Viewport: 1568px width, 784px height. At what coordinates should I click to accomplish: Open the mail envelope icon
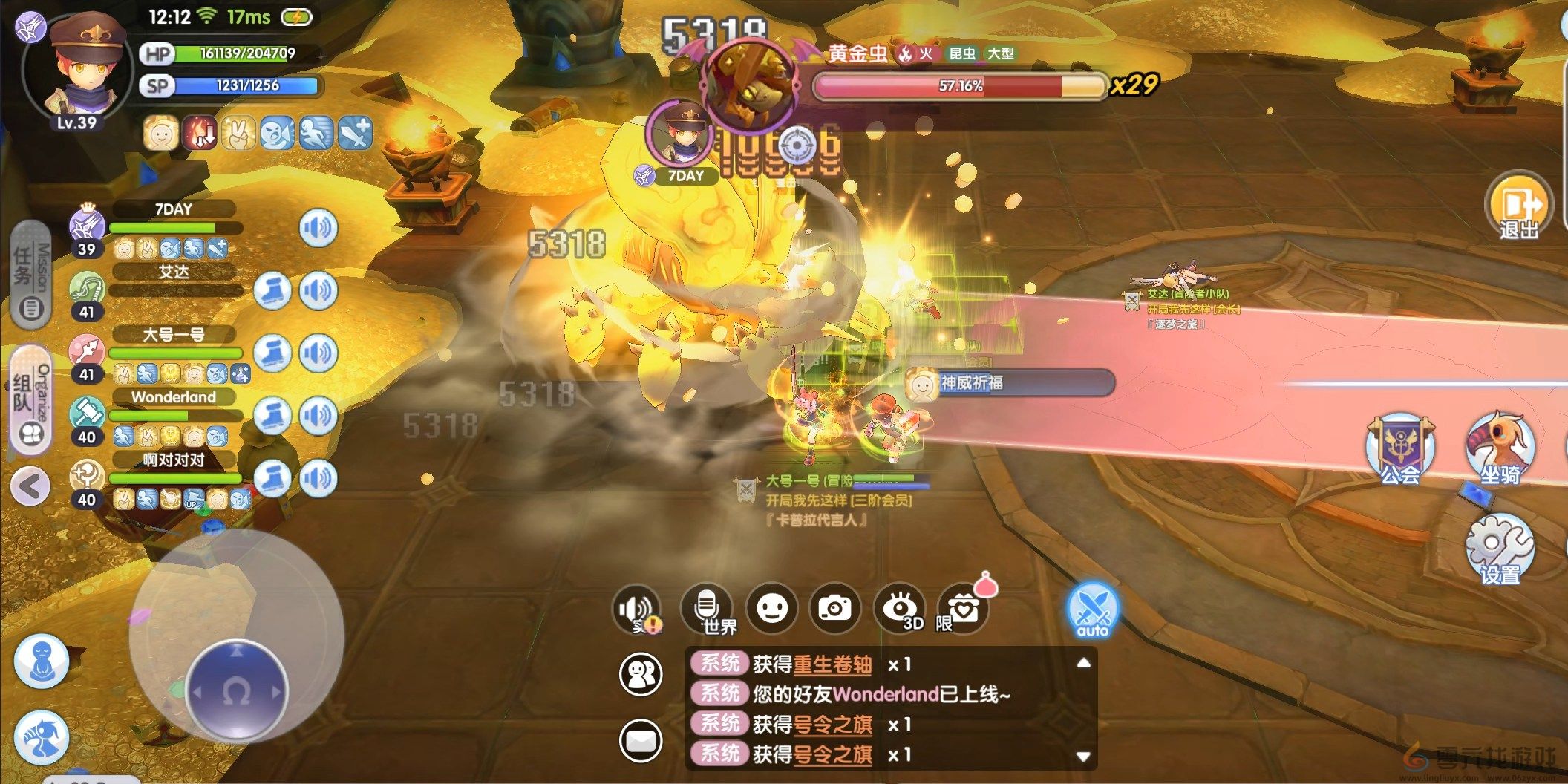(x=640, y=740)
